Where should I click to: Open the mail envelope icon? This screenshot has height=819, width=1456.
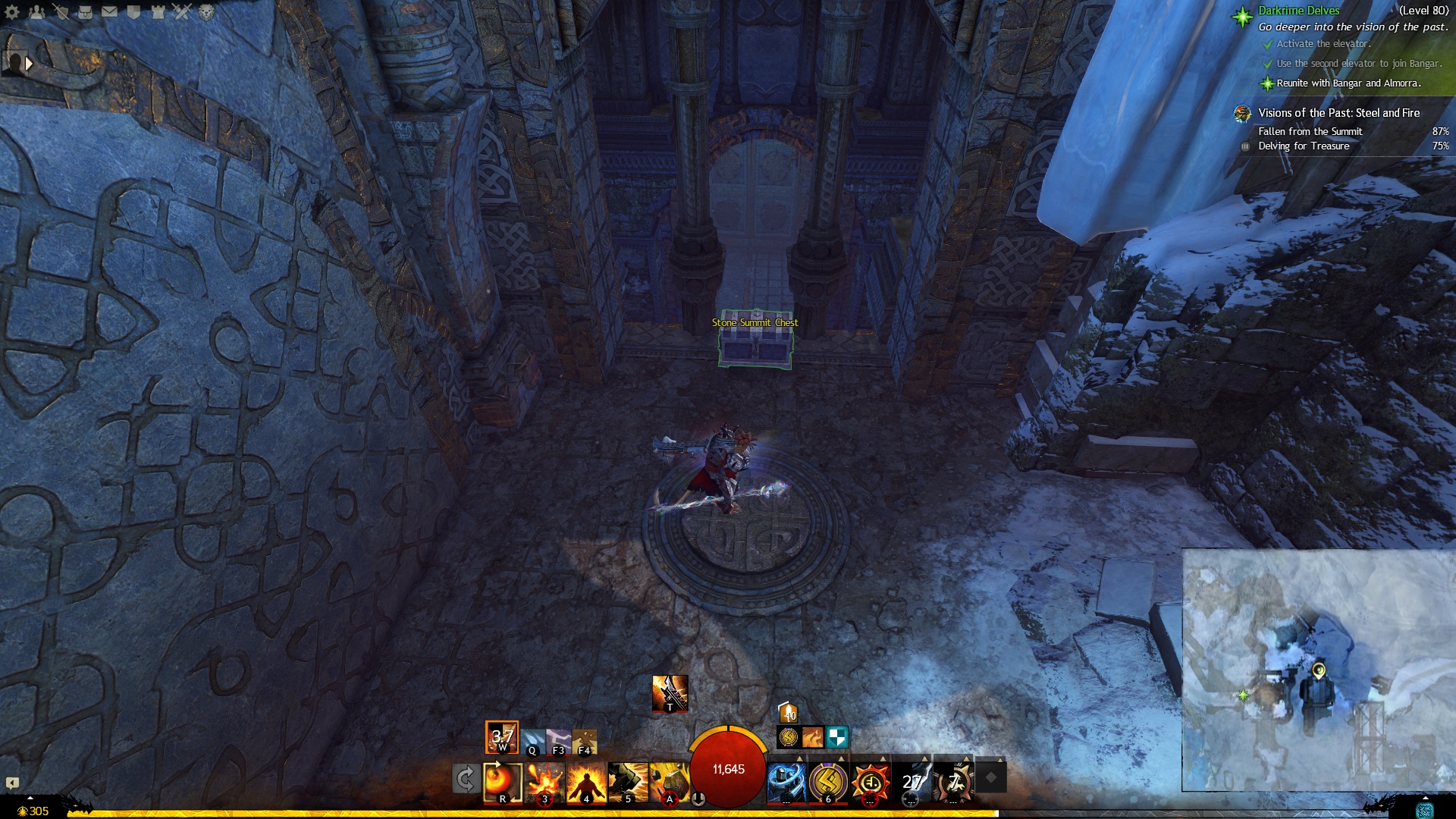pyautogui.click(x=109, y=11)
